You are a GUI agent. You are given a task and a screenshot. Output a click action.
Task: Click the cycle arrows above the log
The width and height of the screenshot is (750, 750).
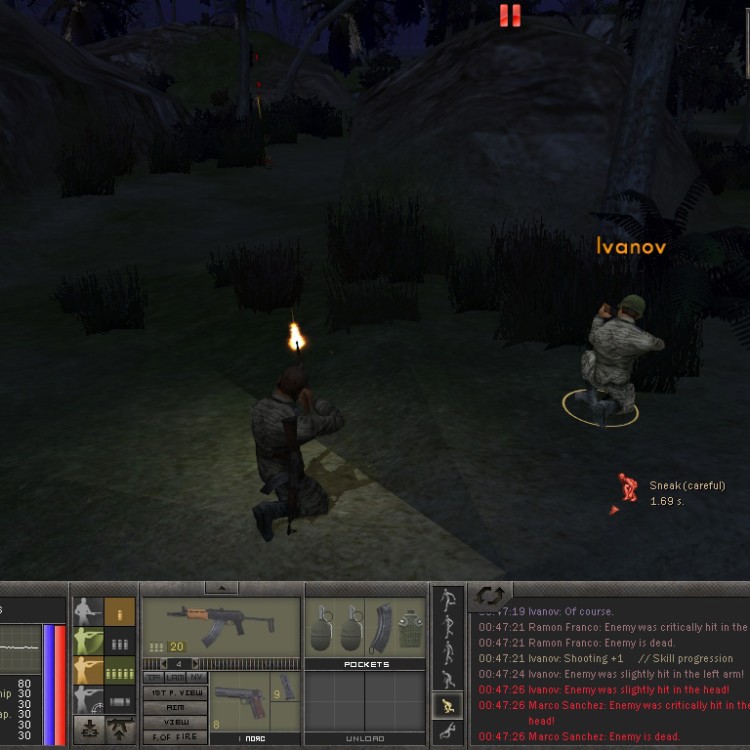pyautogui.click(x=490, y=596)
